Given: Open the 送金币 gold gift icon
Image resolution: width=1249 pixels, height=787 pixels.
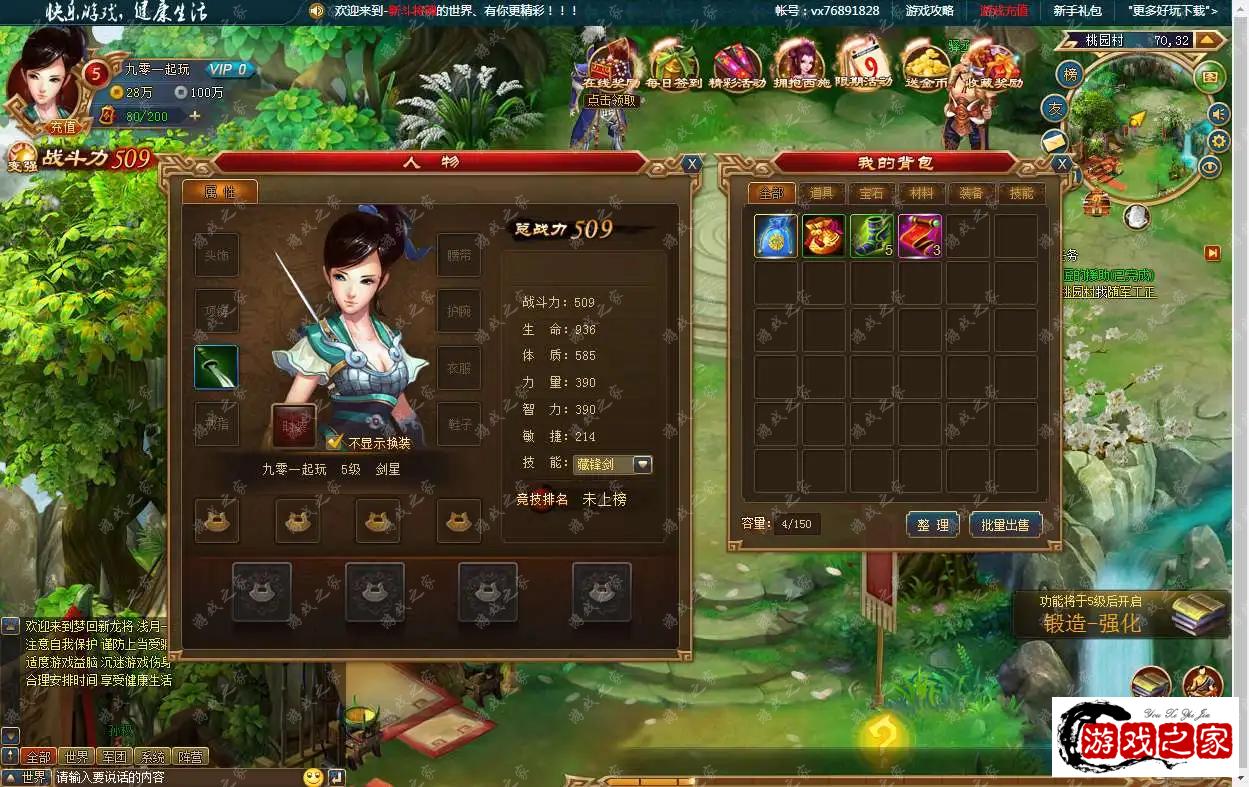Looking at the screenshot, I should tap(926, 65).
